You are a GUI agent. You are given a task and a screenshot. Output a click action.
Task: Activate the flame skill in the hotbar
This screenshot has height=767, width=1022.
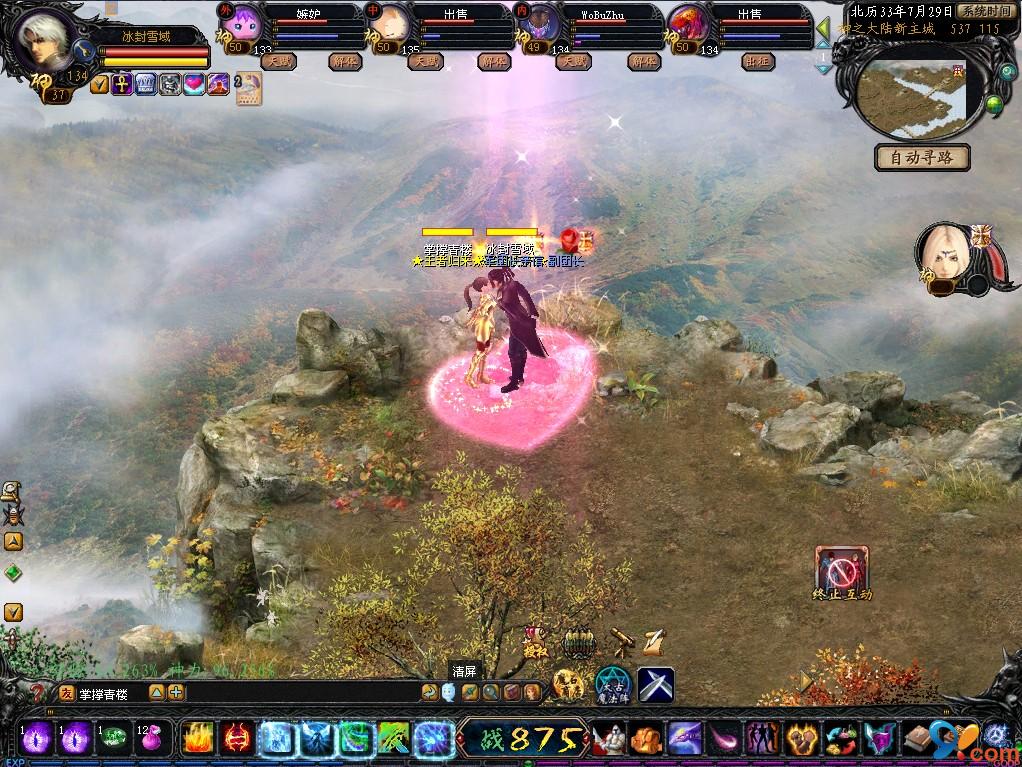198,740
